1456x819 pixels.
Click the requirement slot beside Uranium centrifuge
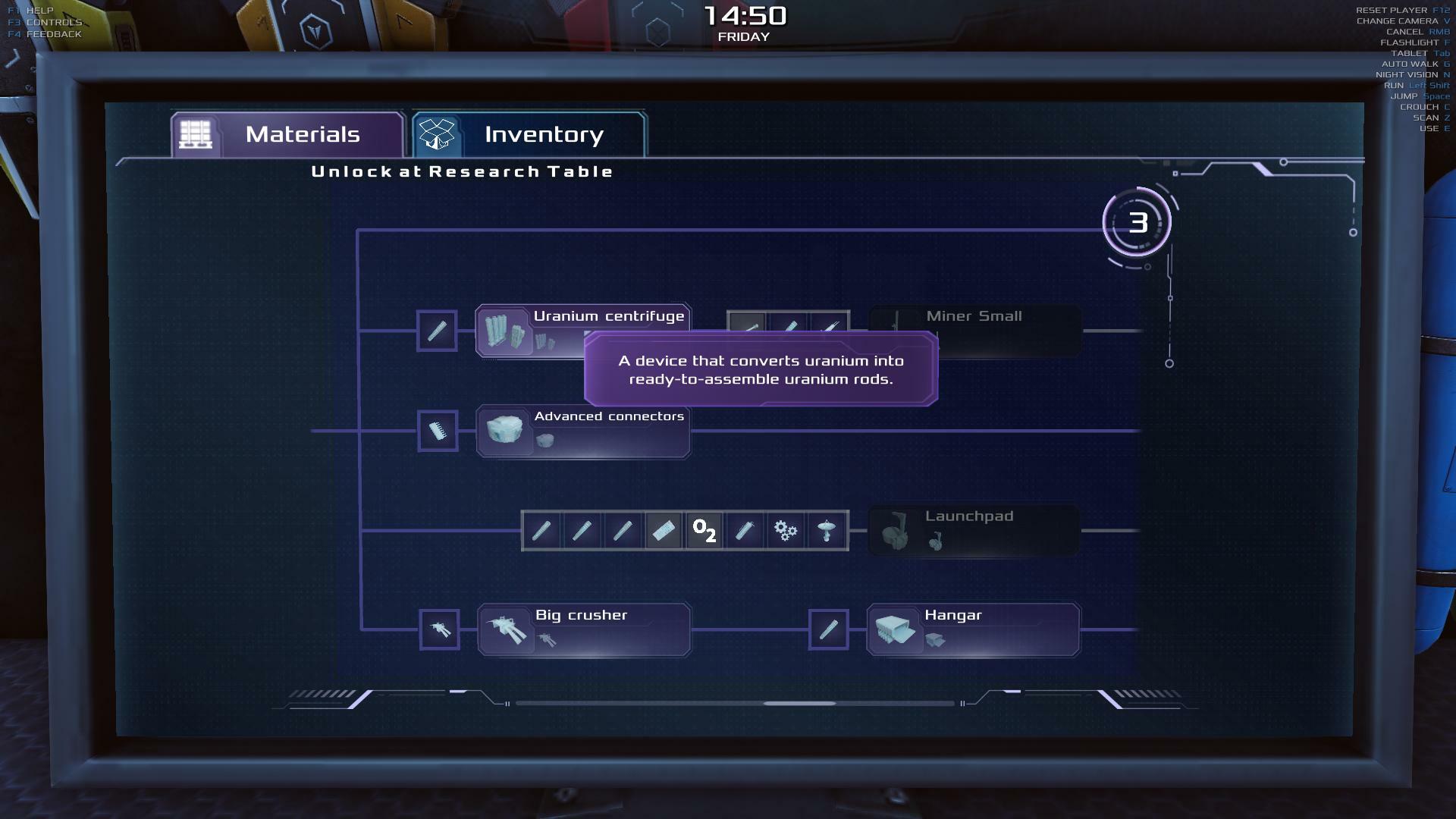tap(437, 331)
